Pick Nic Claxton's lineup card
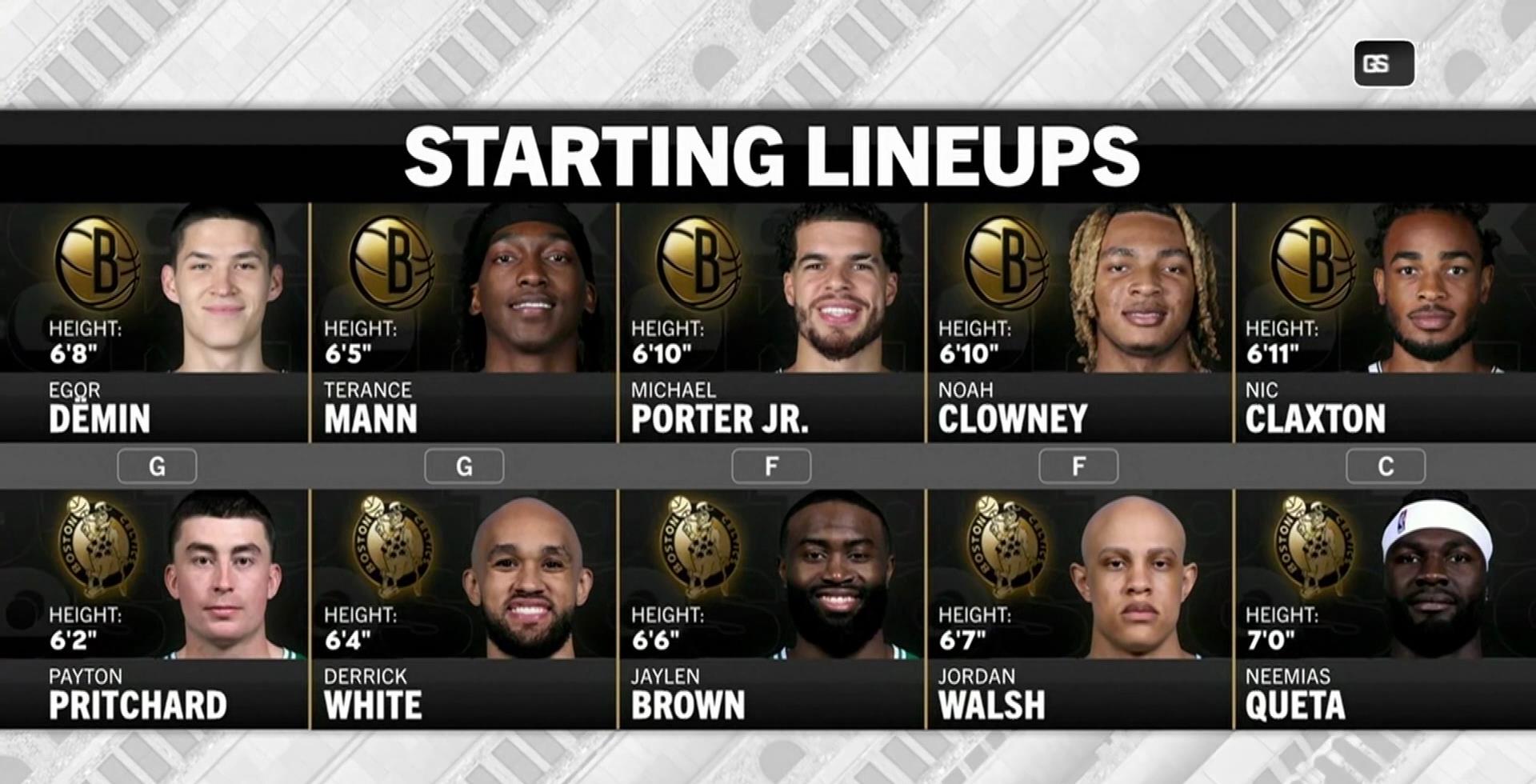 (1386, 322)
